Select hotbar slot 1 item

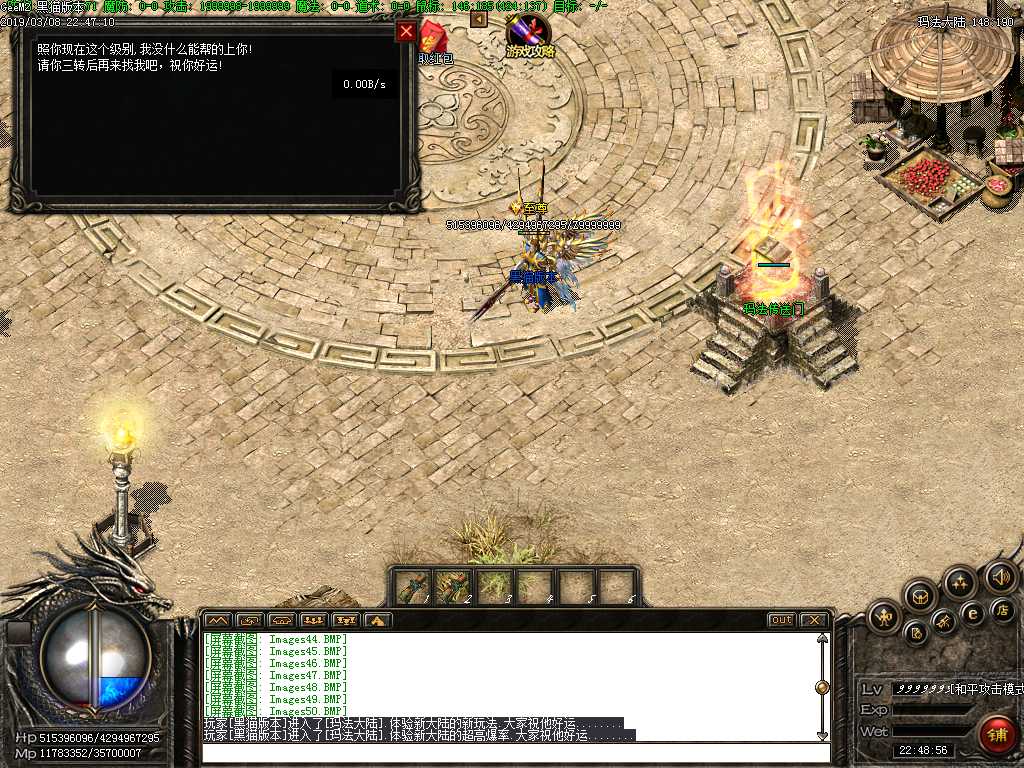412,586
